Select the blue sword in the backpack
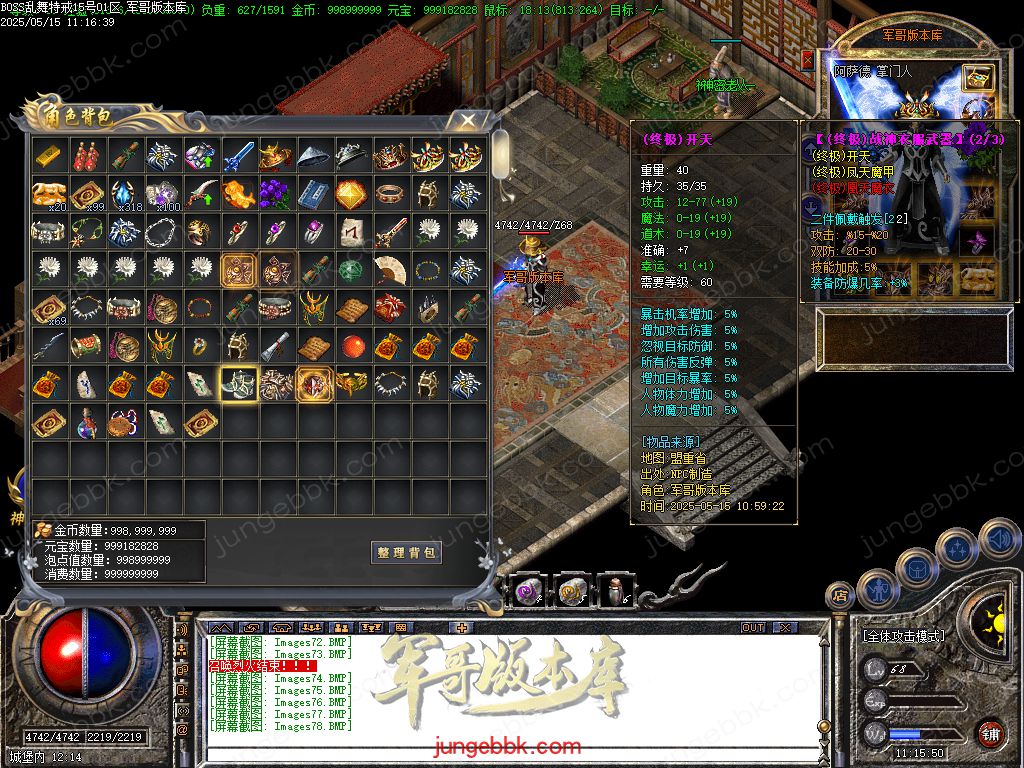1024x768 pixels. [238, 156]
